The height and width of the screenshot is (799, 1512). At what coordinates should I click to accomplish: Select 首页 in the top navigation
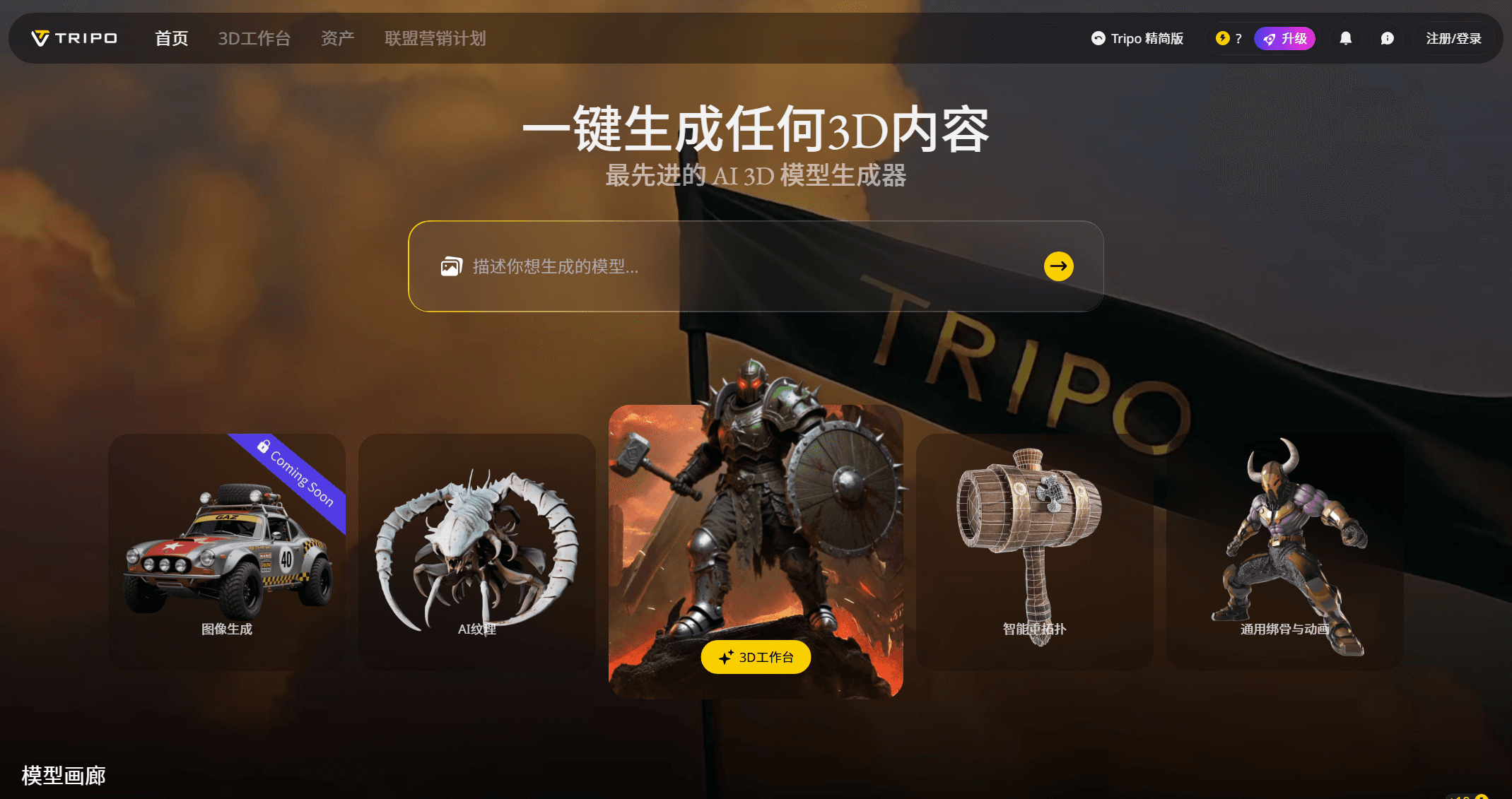tap(170, 38)
